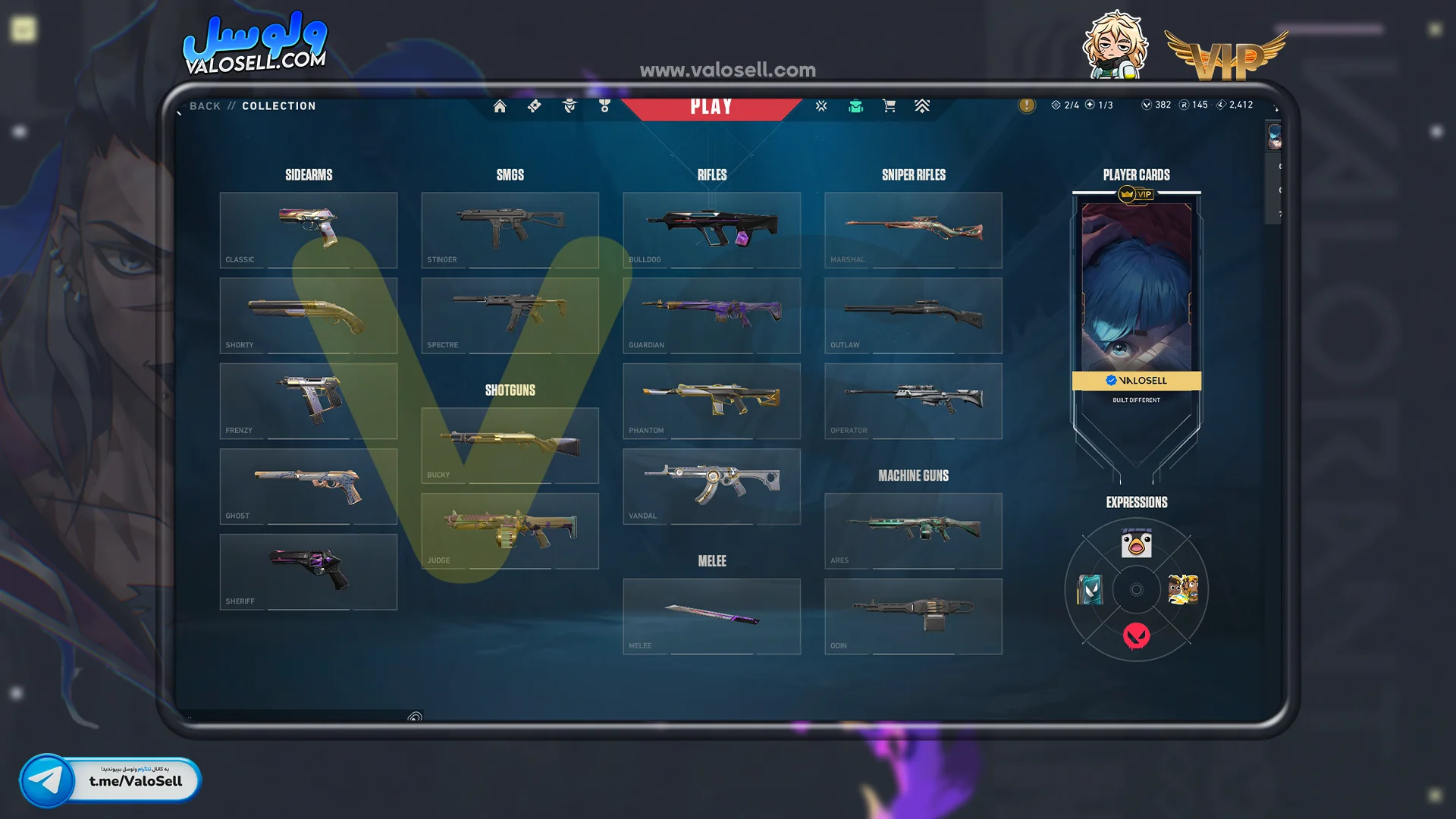1456x819 pixels.
Task: Open the Ghost pistol slot
Action: [309, 486]
